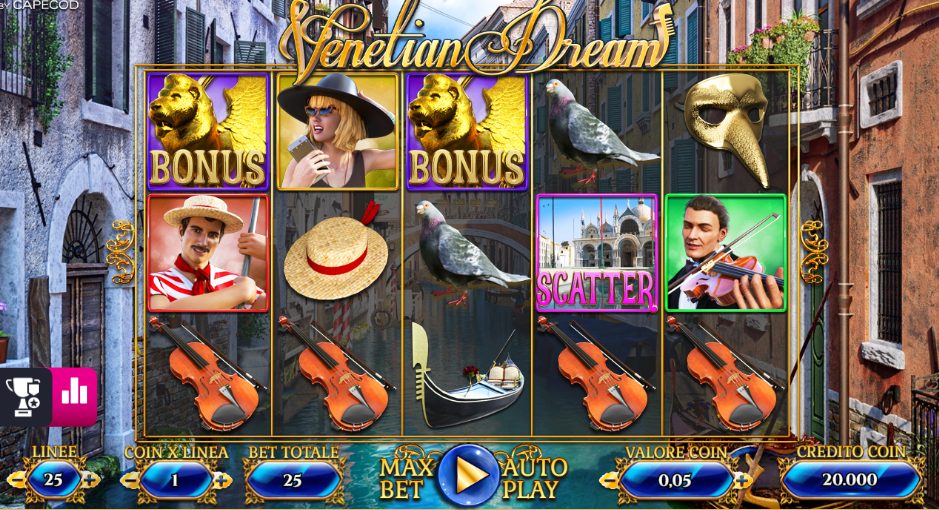
Task: Spin the reels with the play button
Action: [x=468, y=474]
